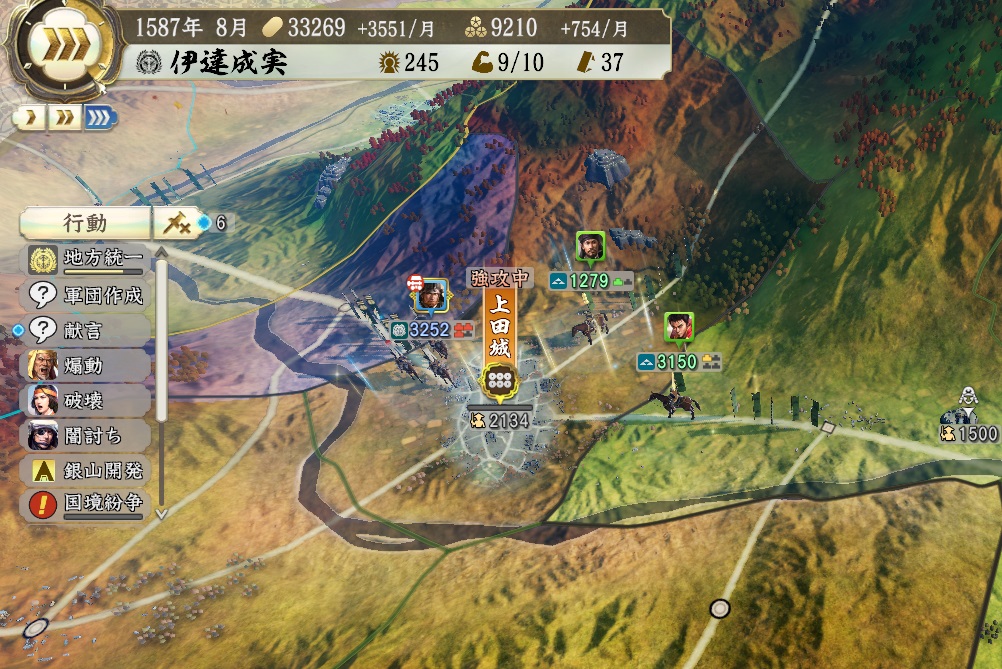Open the 銀山開発 silver mine entry
The width and height of the screenshot is (1002, 669).
pyautogui.click(x=88, y=470)
